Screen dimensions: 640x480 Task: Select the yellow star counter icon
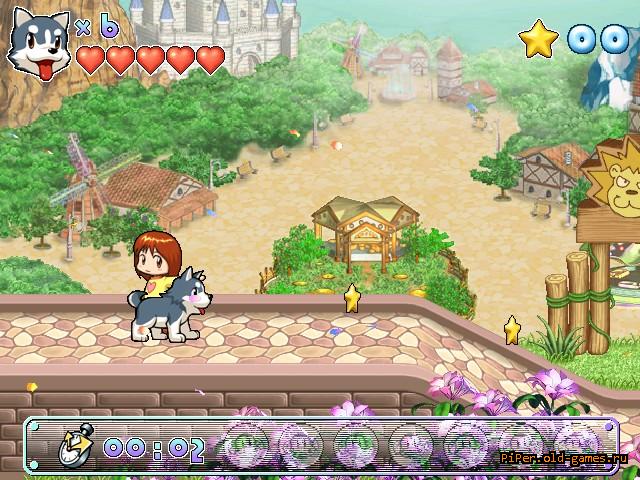coord(538,38)
